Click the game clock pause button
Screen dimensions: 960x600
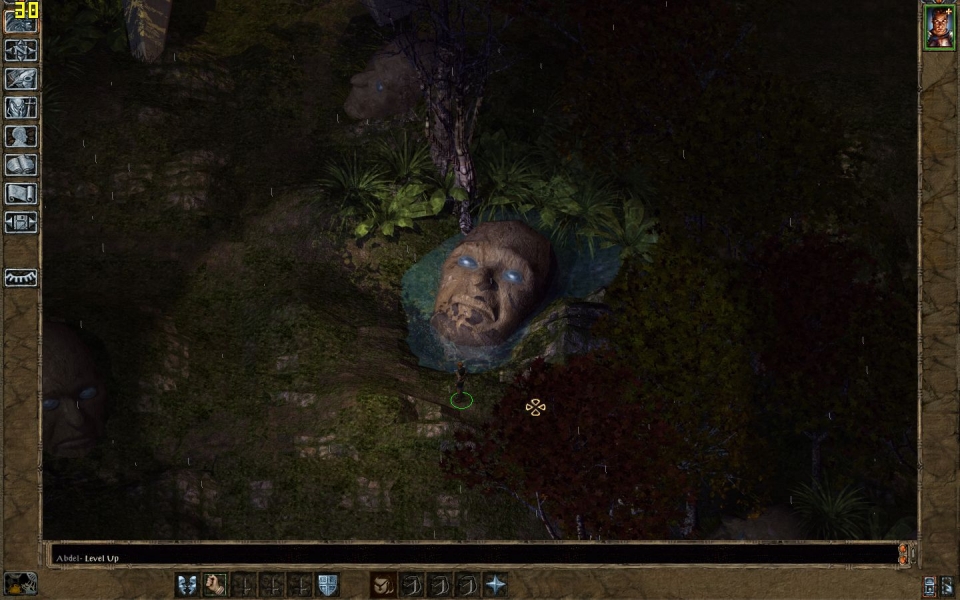[20, 584]
